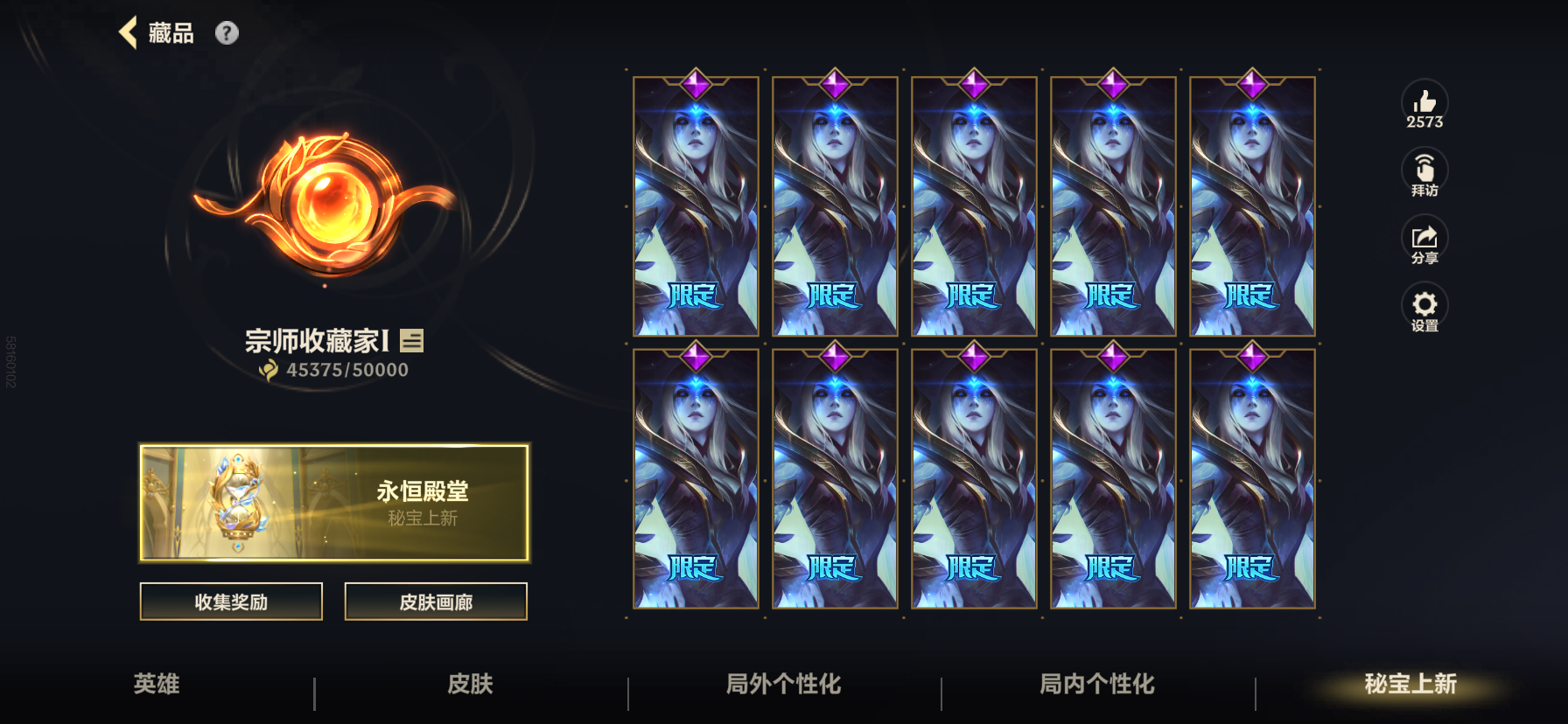This screenshot has height=724, width=1568.
Task: Click the red dot under the medallion
Action: [324, 283]
